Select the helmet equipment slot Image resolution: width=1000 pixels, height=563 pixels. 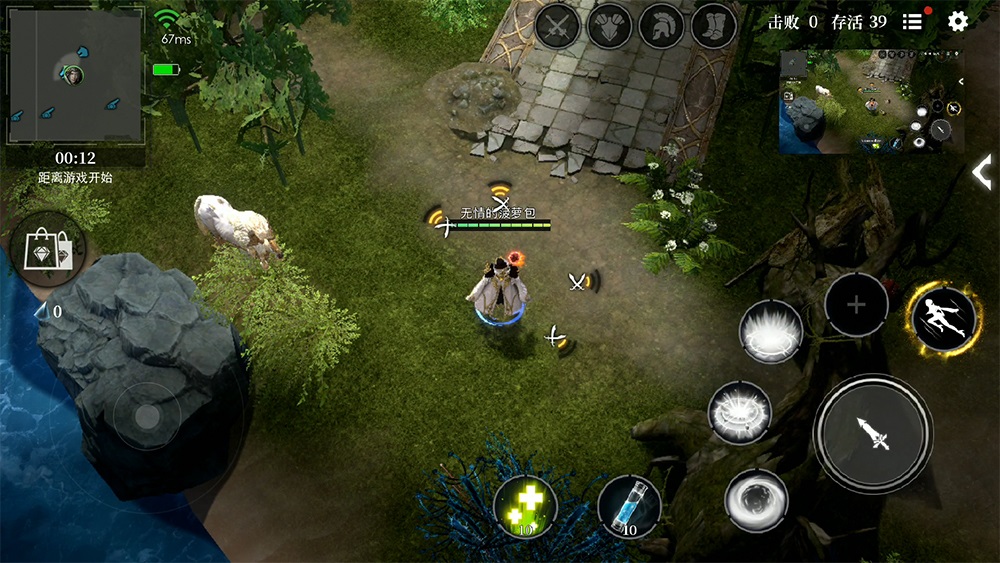[661, 26]
